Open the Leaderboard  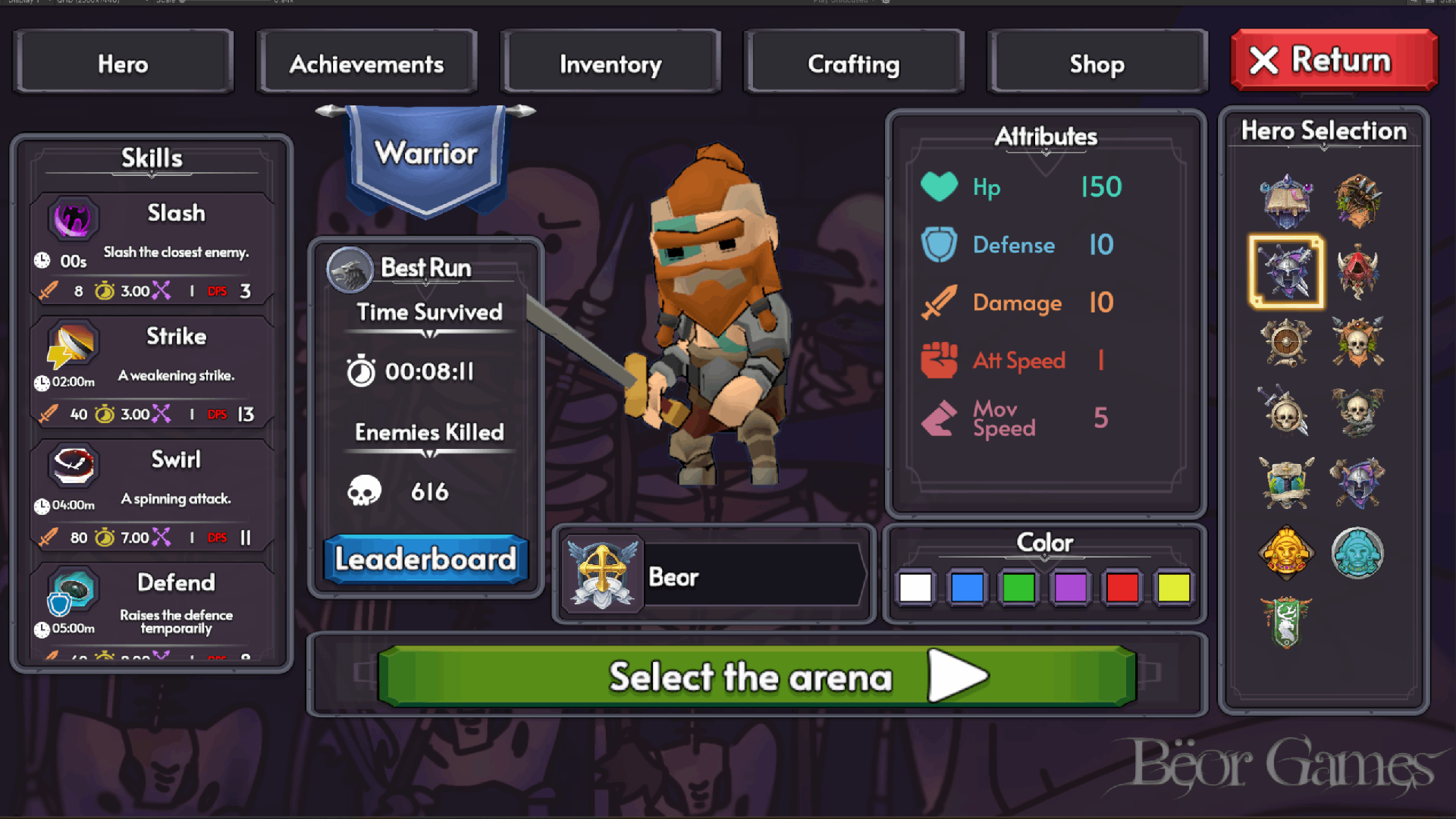click(x=425, y=559)
